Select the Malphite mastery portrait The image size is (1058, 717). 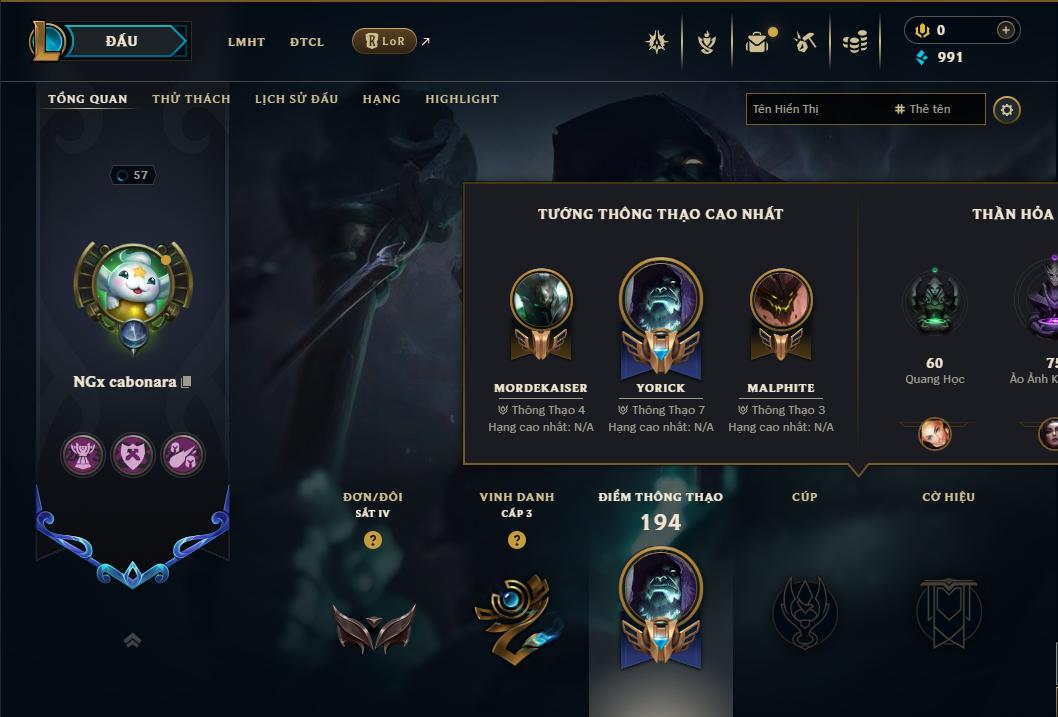click(781, 300)
